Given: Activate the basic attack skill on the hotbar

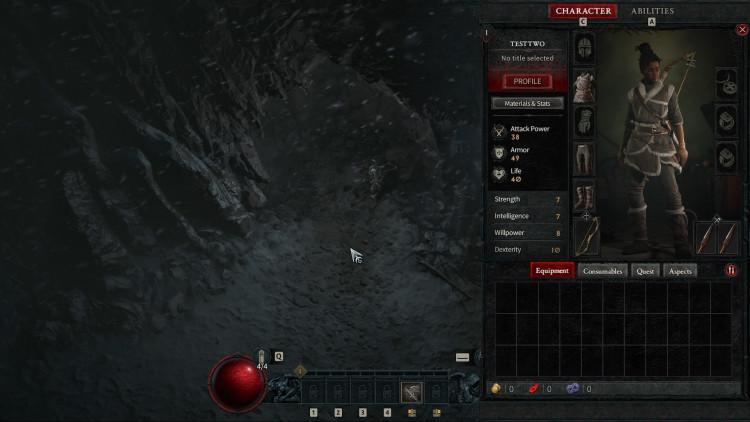Looking at the screenshot, I should tap(411, 392).
